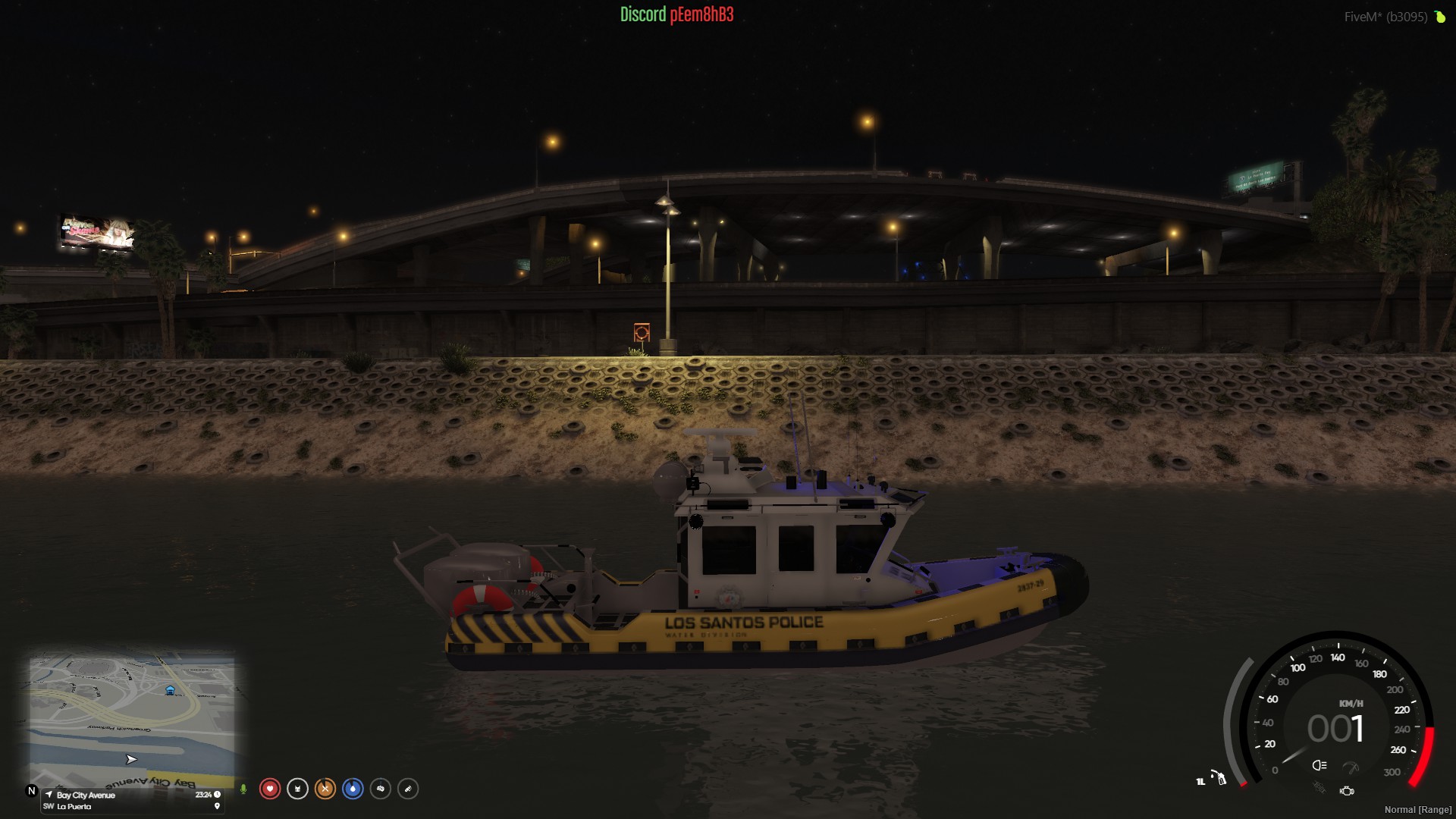Image resolution: width=1456 pixels, height=819 pixels.
Task: Click the FiveM build label
Action: (x=1385, y=17)
